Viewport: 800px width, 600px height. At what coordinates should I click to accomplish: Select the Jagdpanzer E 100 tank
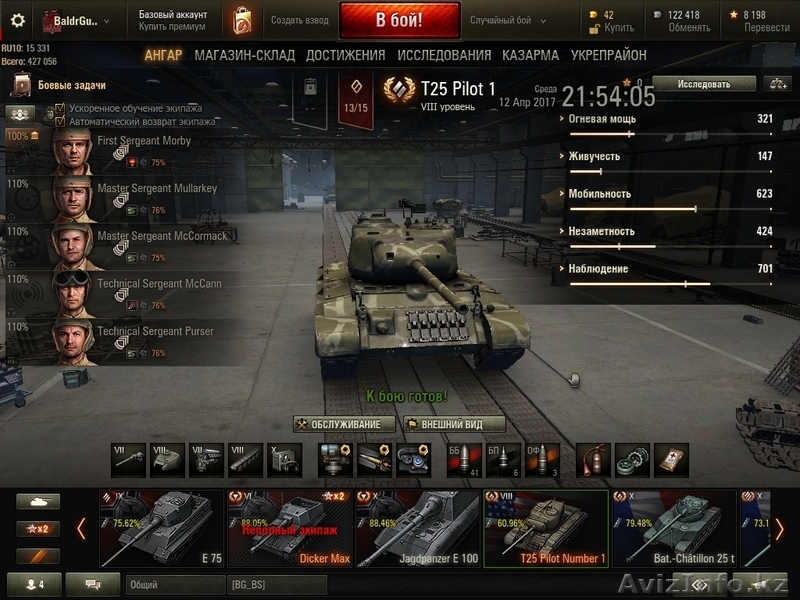tap(418, 529)
